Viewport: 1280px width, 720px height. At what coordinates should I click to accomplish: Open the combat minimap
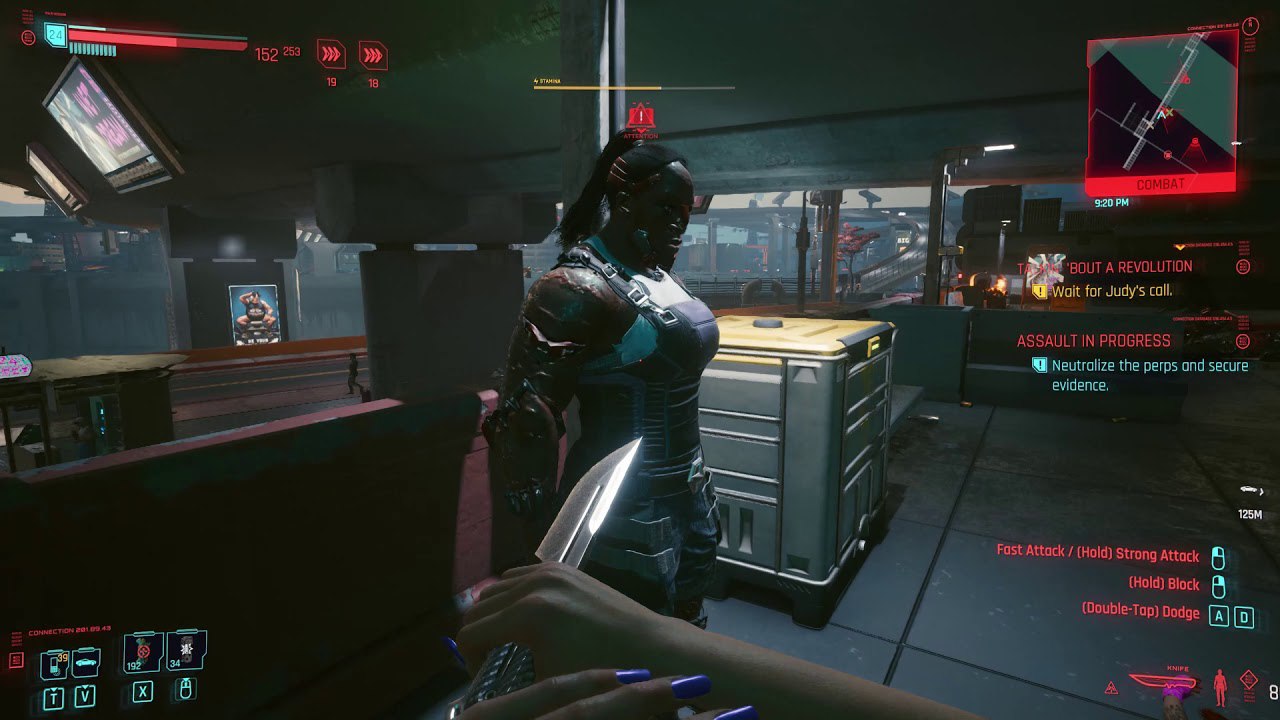click(x=1161, y=110)
